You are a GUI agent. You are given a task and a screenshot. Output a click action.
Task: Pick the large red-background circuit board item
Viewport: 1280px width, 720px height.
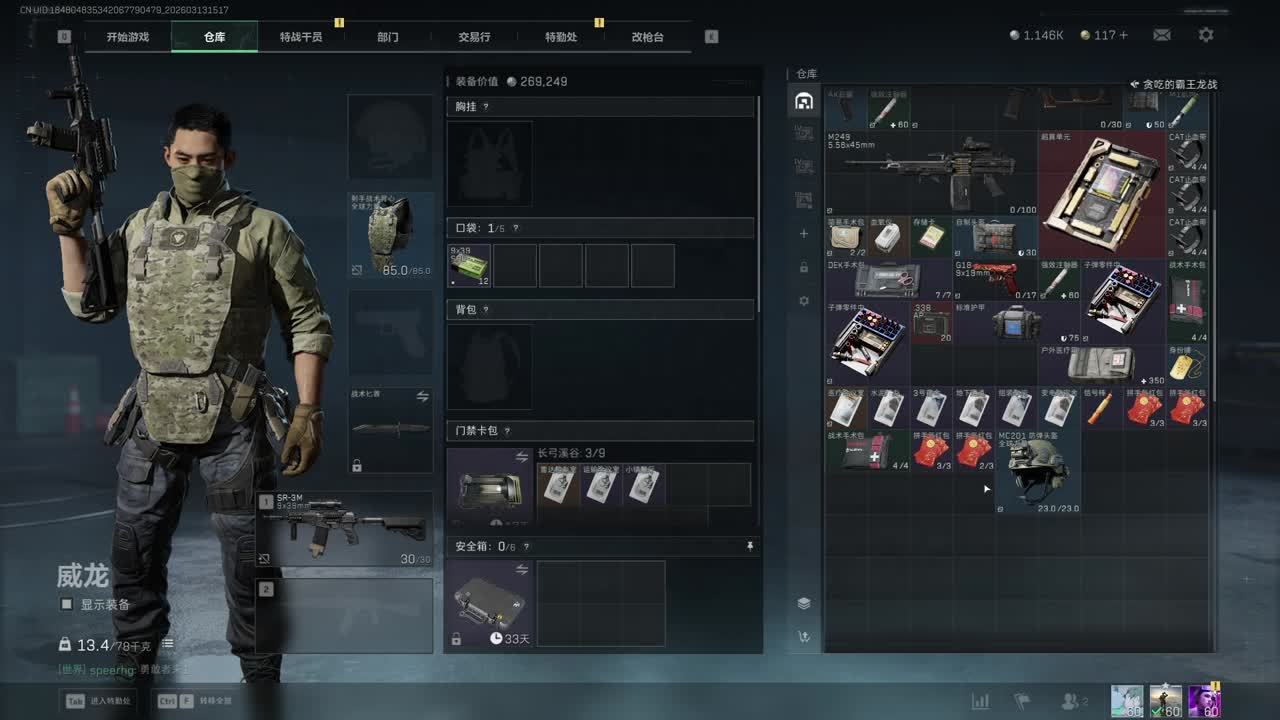click(1101, 193)
